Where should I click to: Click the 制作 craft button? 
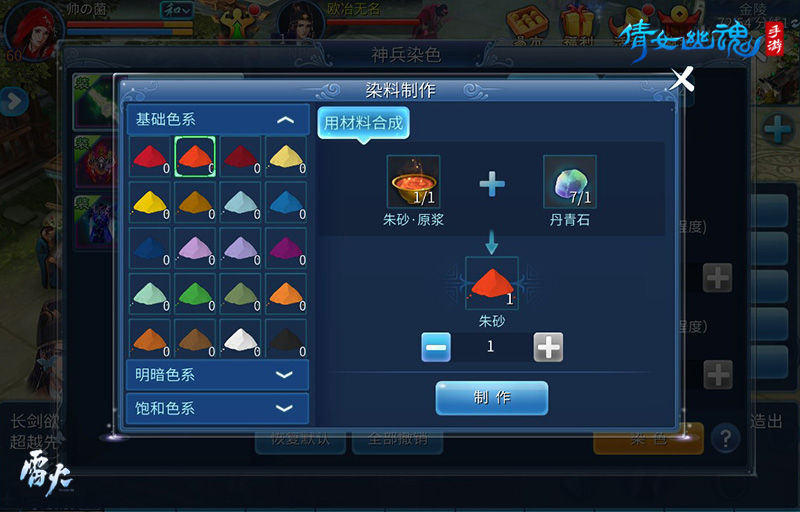pyautogui.click(x=492, y=397)
